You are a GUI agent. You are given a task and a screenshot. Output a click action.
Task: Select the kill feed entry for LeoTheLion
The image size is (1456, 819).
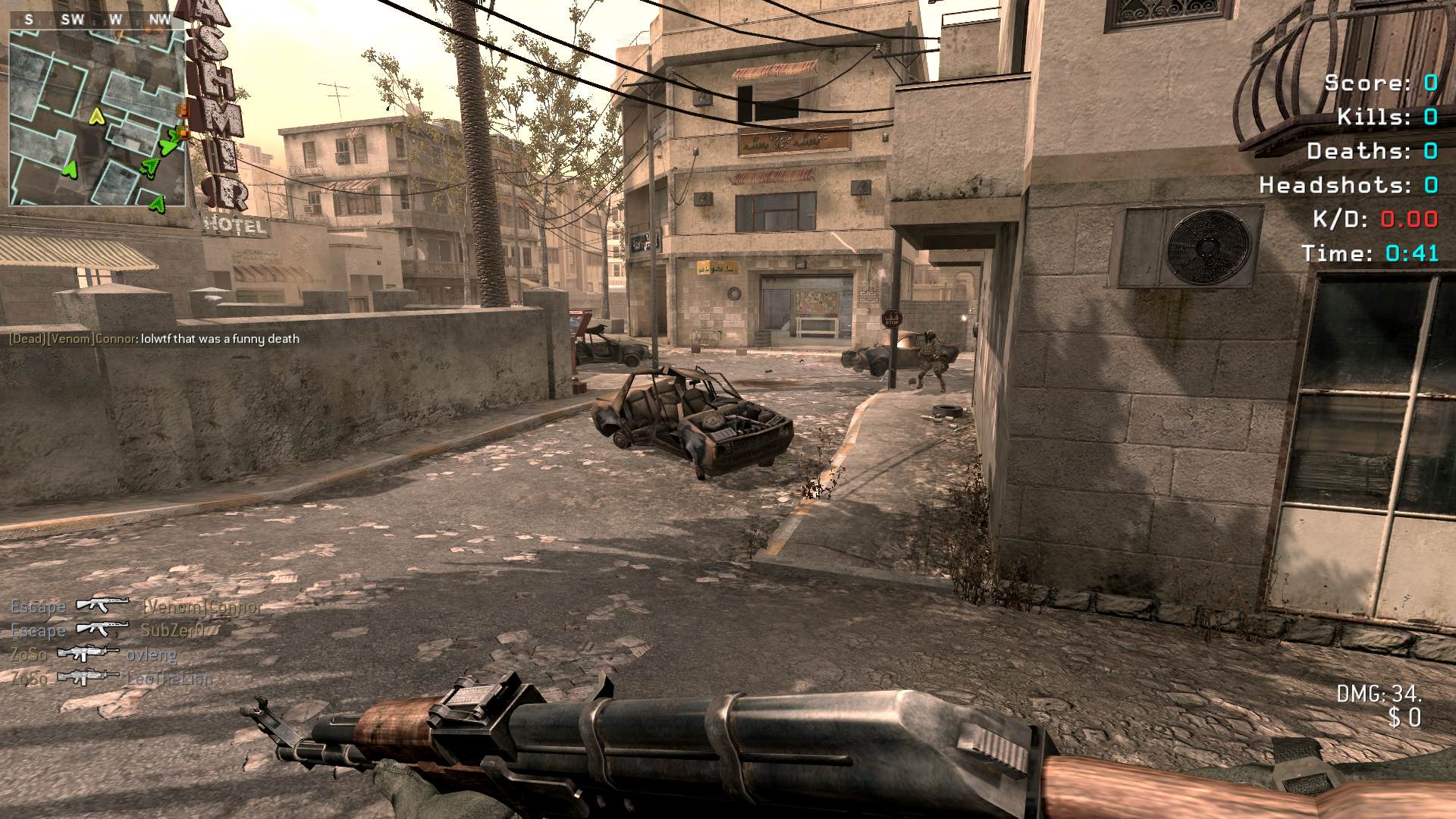tap(112, 677)
